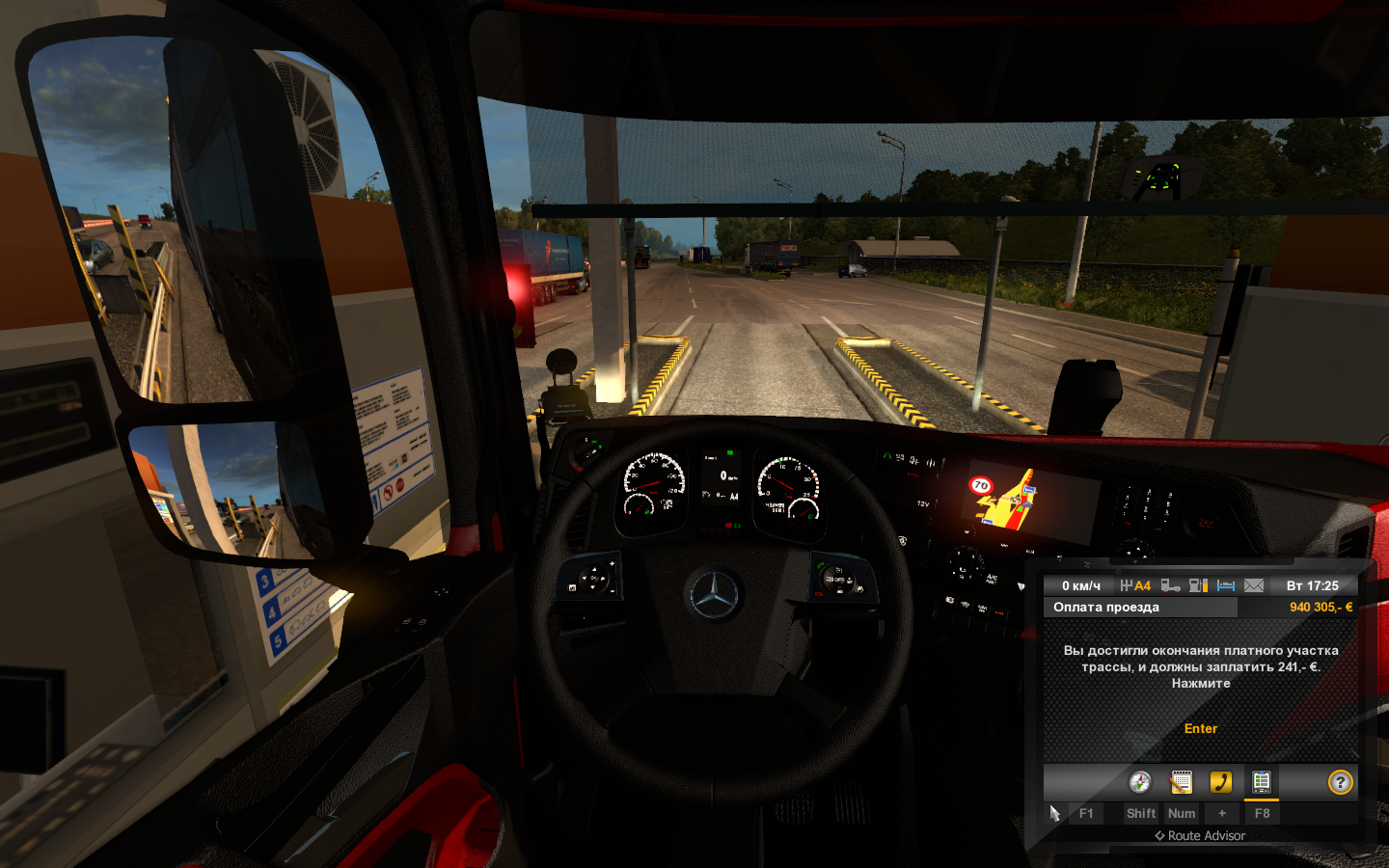
Task: Click the truck damage status icon
Action: tap(1170, 585)
